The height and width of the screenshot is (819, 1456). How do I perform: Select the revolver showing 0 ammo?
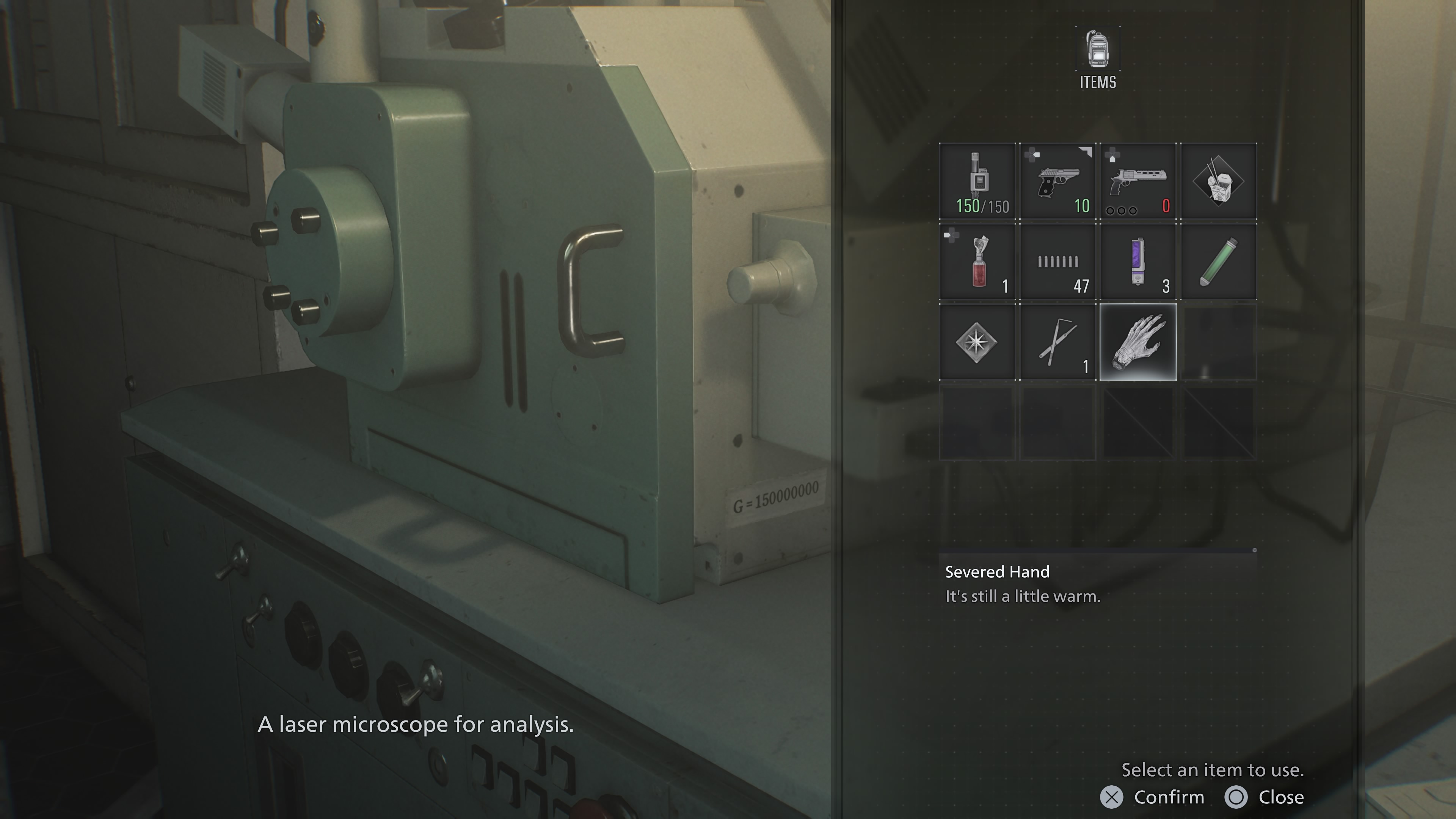pos(1138,180)
